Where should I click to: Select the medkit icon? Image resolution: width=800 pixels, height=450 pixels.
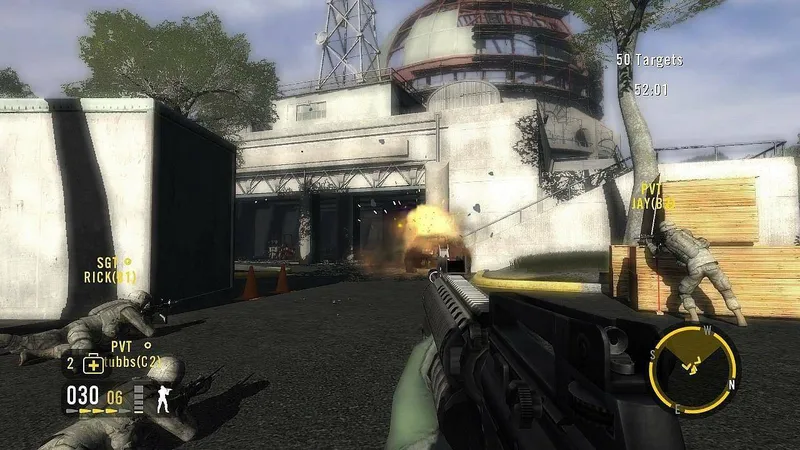92,364
